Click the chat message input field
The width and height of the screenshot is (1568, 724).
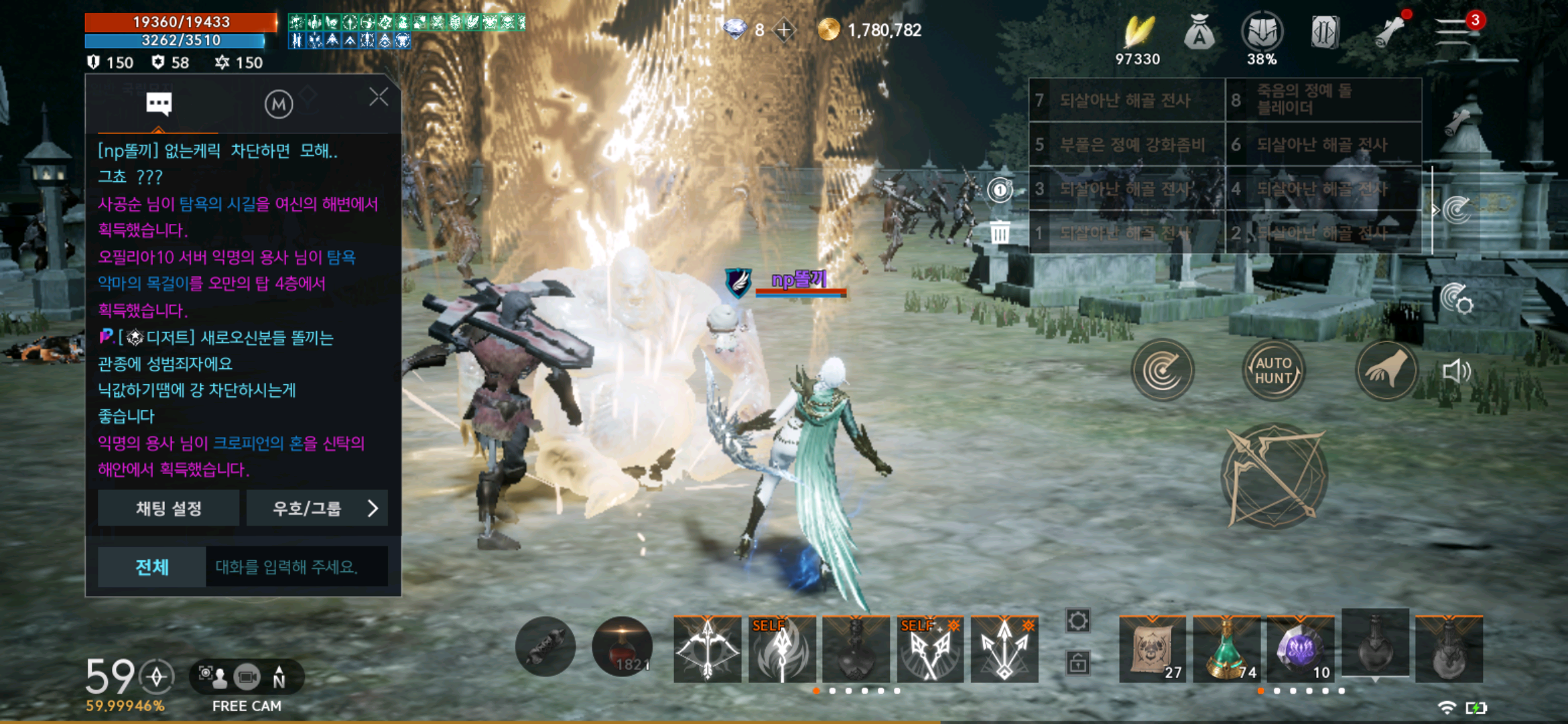[296, 567]
